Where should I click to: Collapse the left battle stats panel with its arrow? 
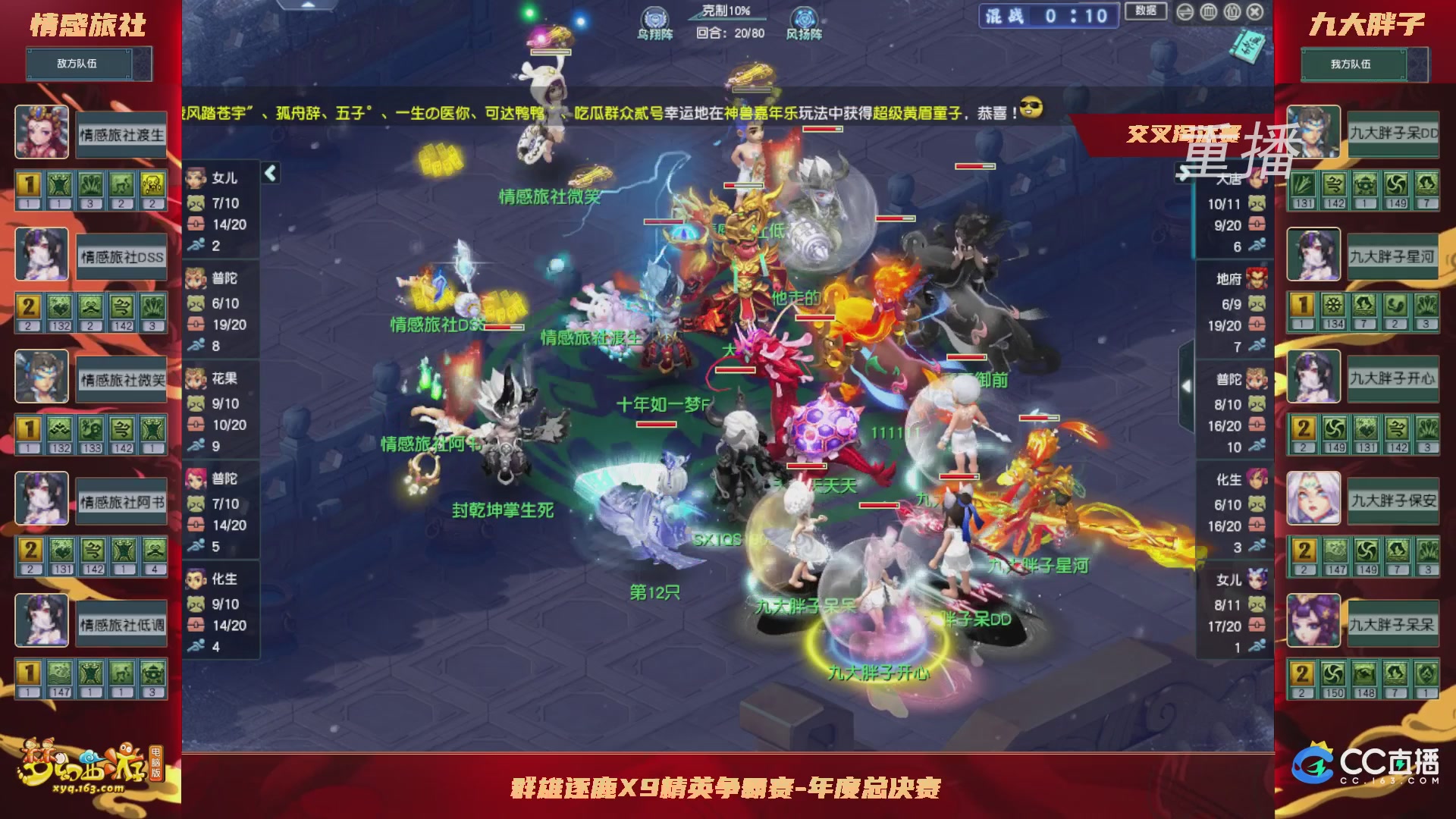click(269, 172)
